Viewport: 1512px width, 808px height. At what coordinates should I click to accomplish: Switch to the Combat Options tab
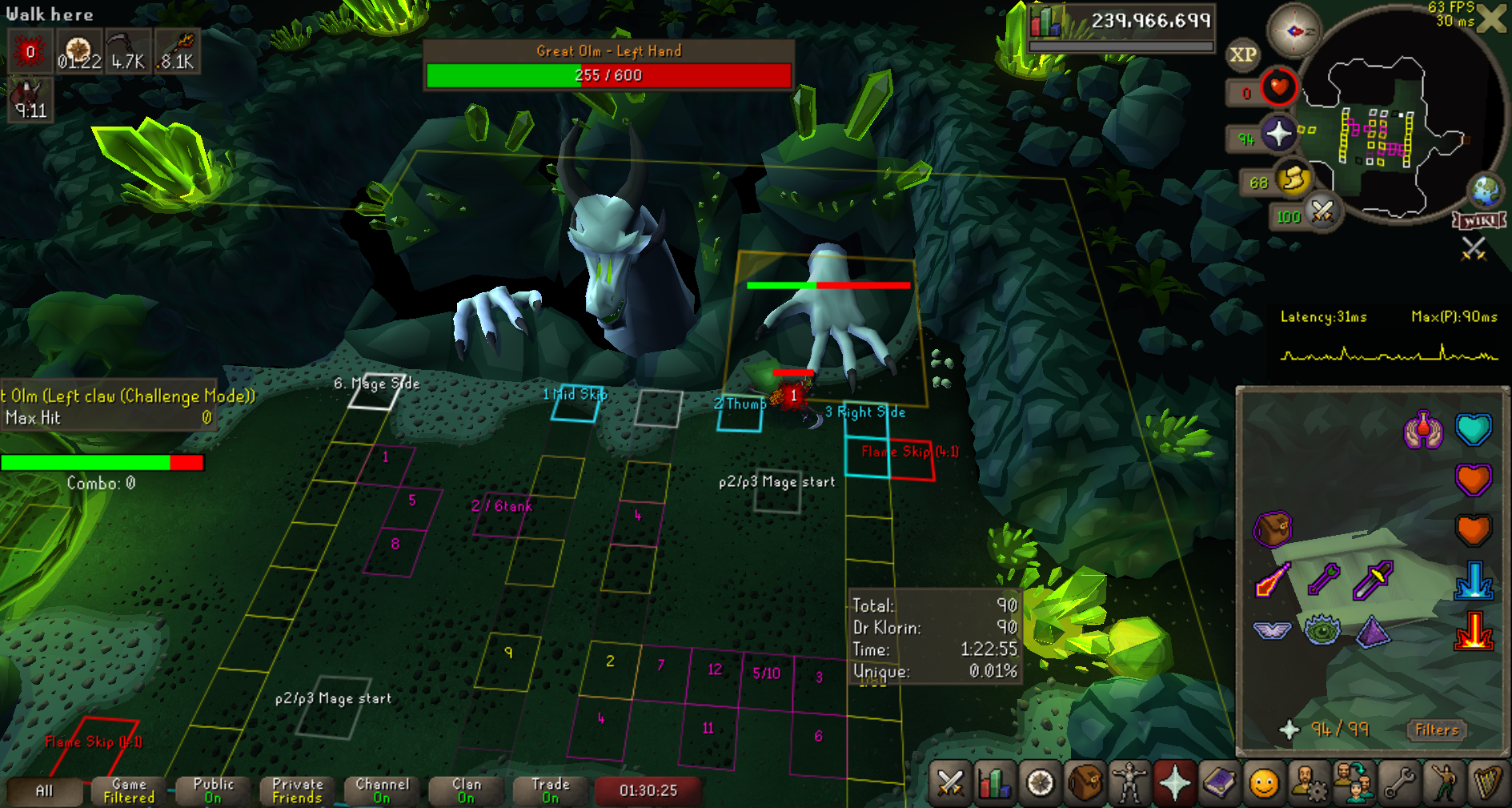coord(950,782)
